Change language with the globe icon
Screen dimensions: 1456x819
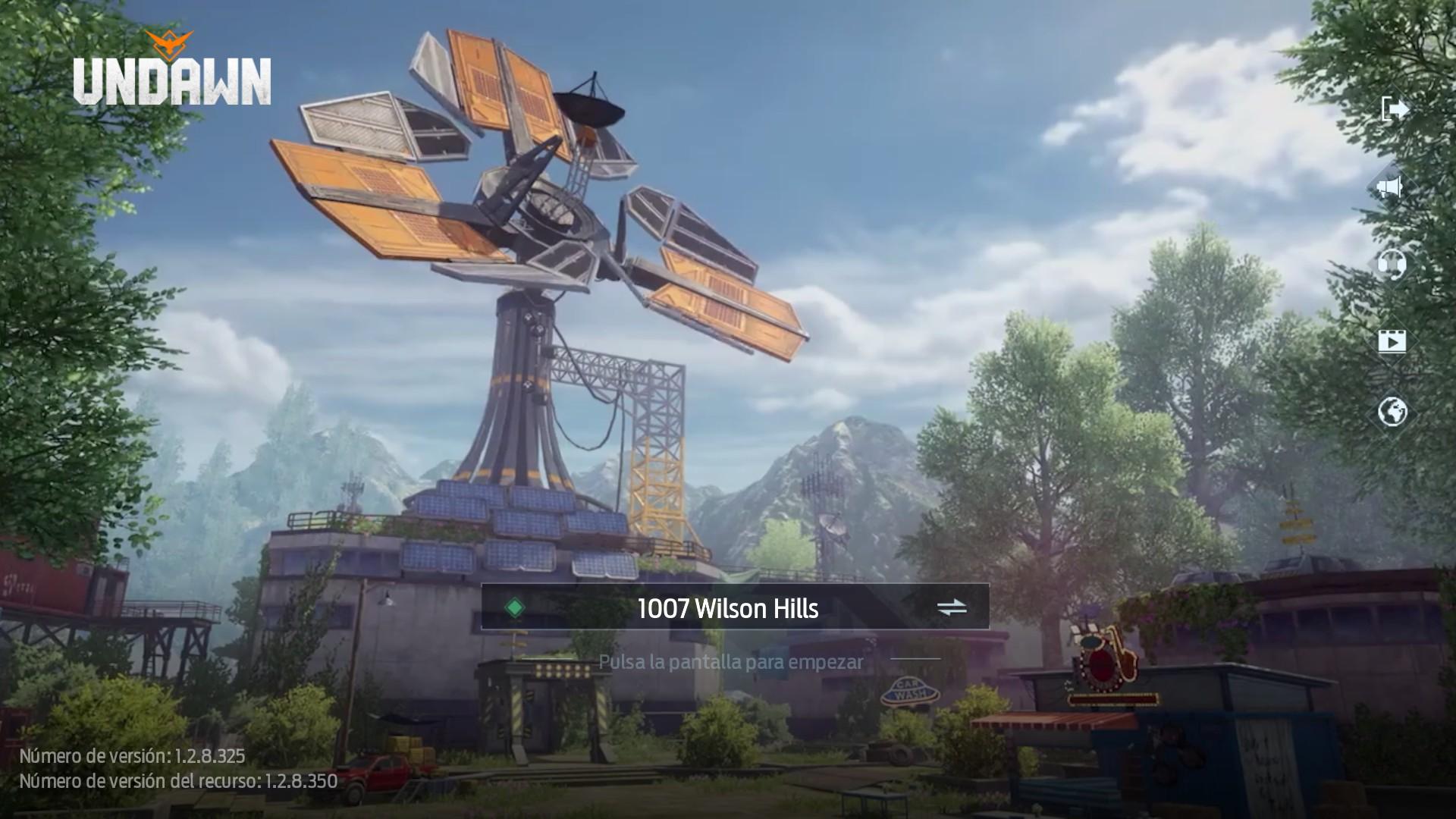tap(1392, 413)
